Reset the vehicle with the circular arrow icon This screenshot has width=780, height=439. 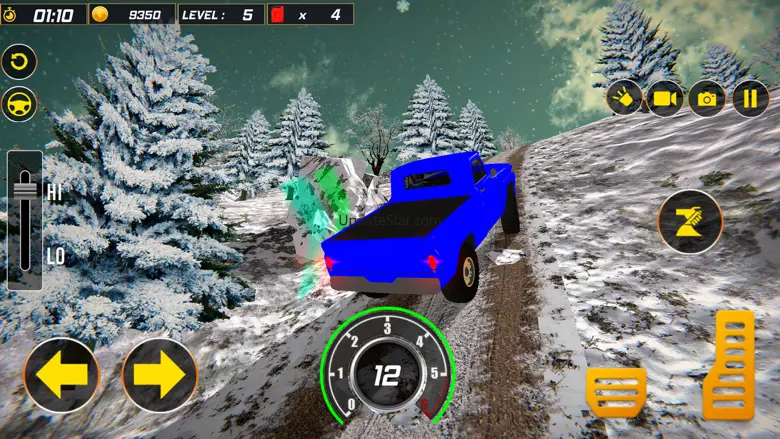click(19, 61)
